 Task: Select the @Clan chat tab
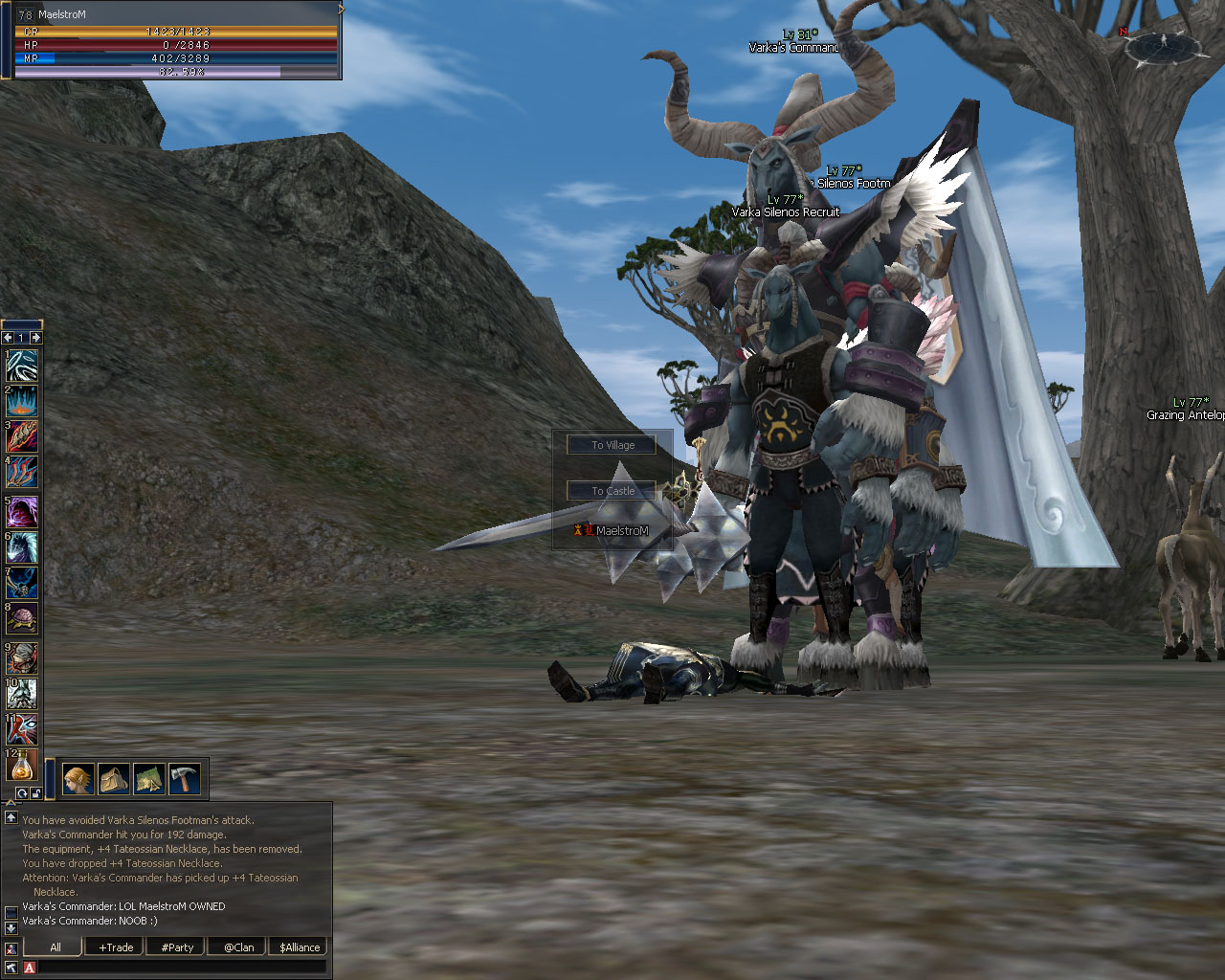coord(238,947)
